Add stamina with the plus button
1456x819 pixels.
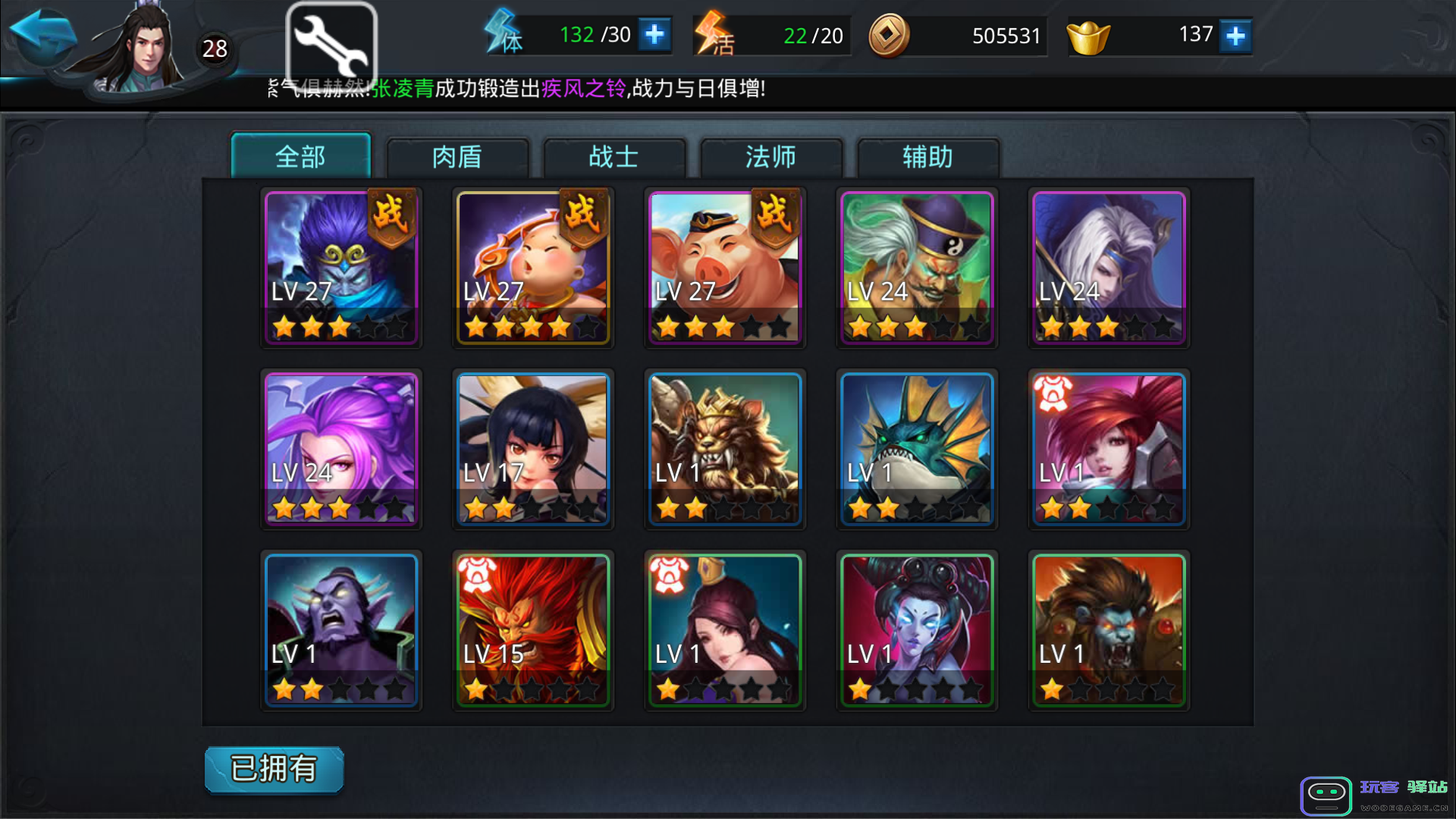click(654, 35)
